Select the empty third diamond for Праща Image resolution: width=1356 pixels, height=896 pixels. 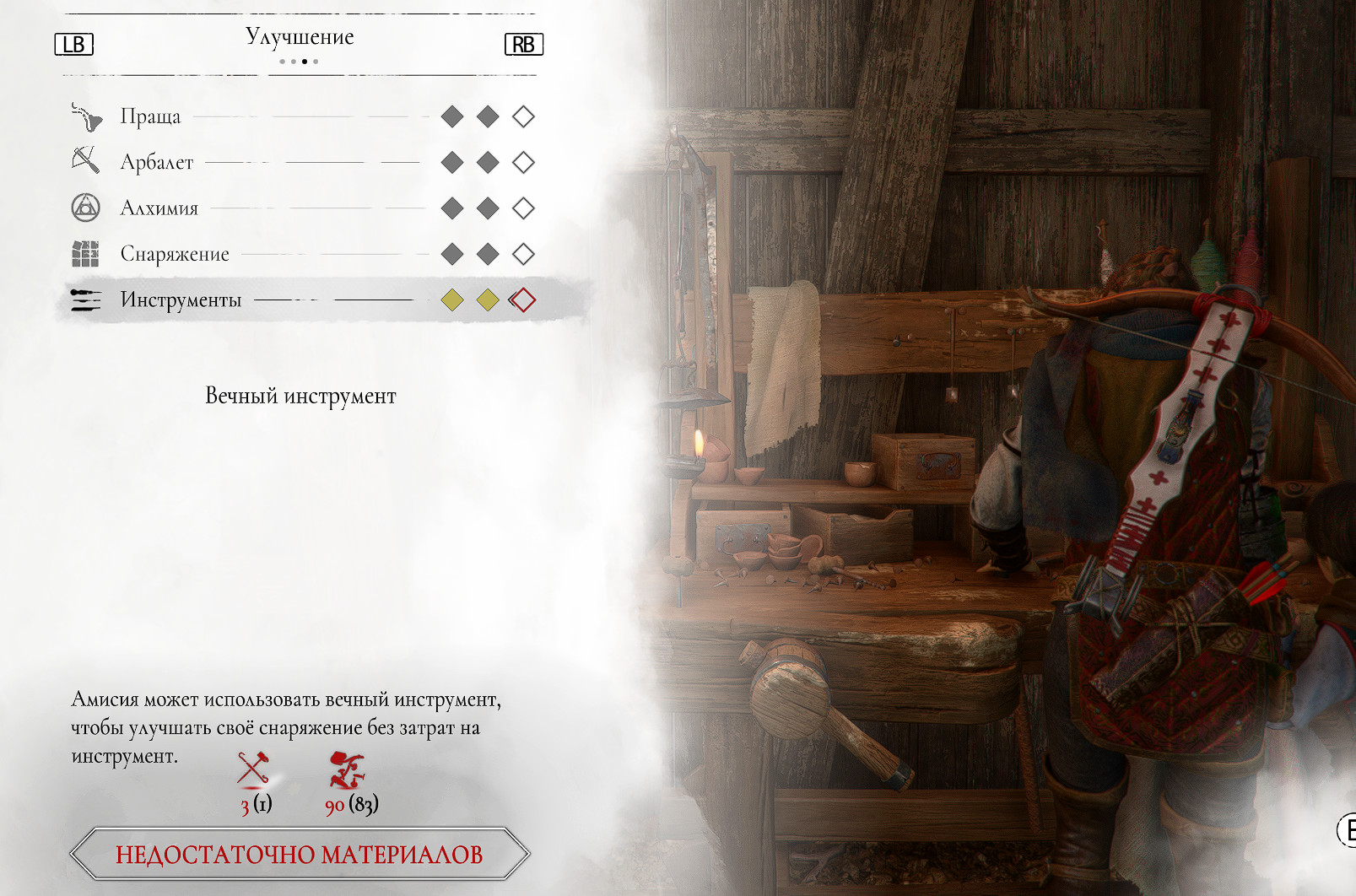523,116
